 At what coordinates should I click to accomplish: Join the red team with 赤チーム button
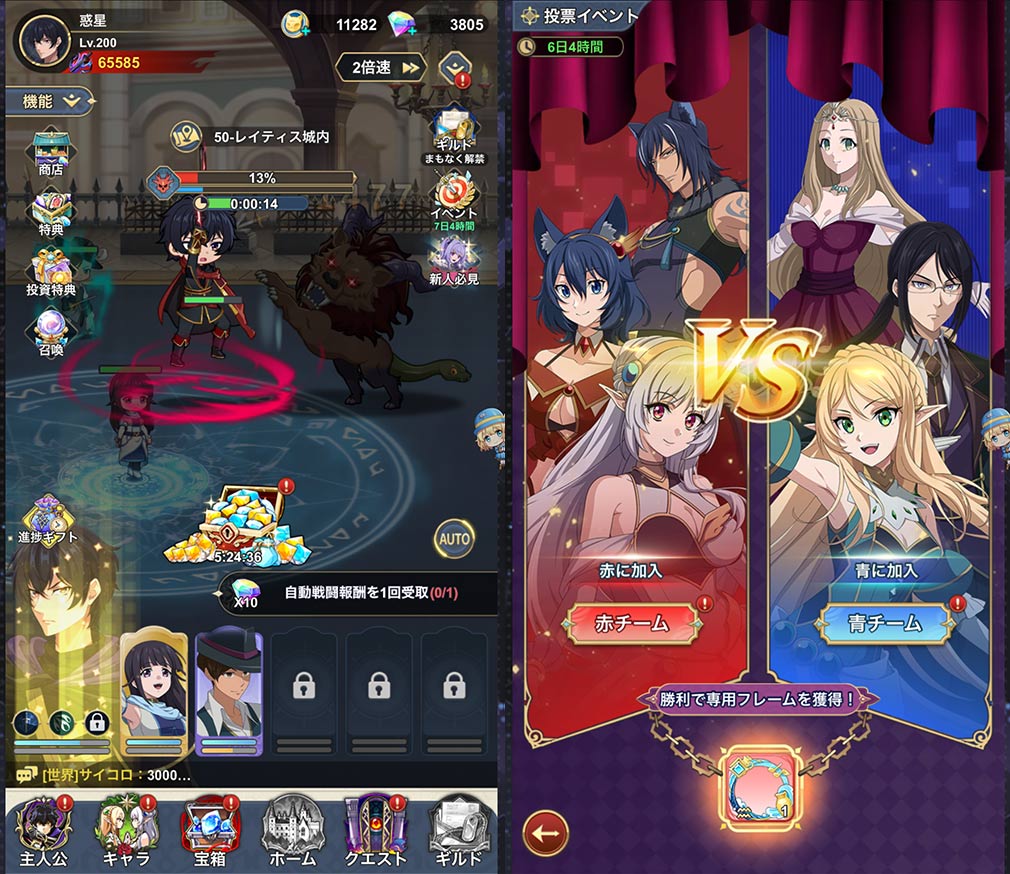(x=632, y=623)
